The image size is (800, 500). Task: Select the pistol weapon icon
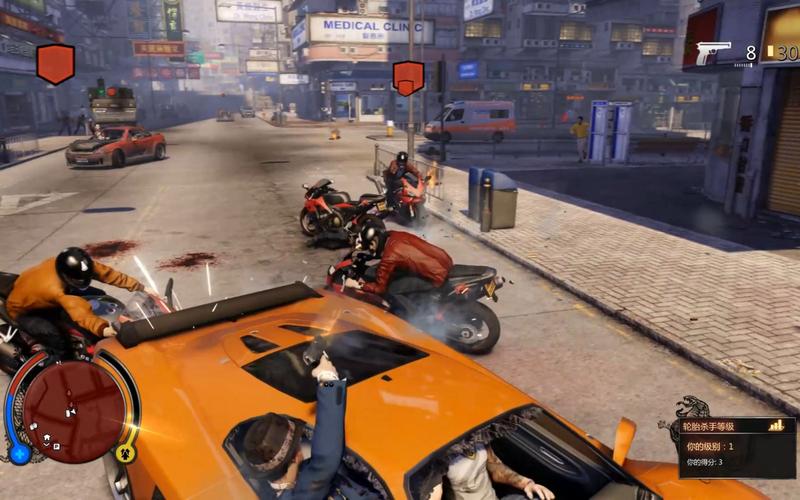point(713,53)
